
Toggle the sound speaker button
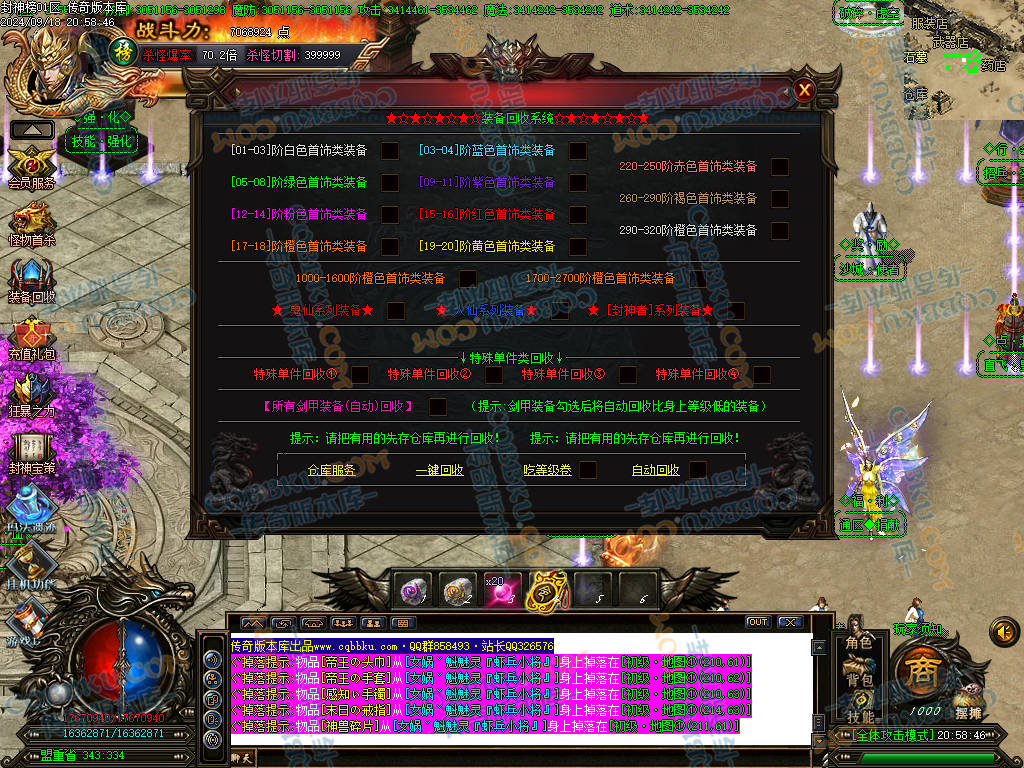(x=1003, y=630)
